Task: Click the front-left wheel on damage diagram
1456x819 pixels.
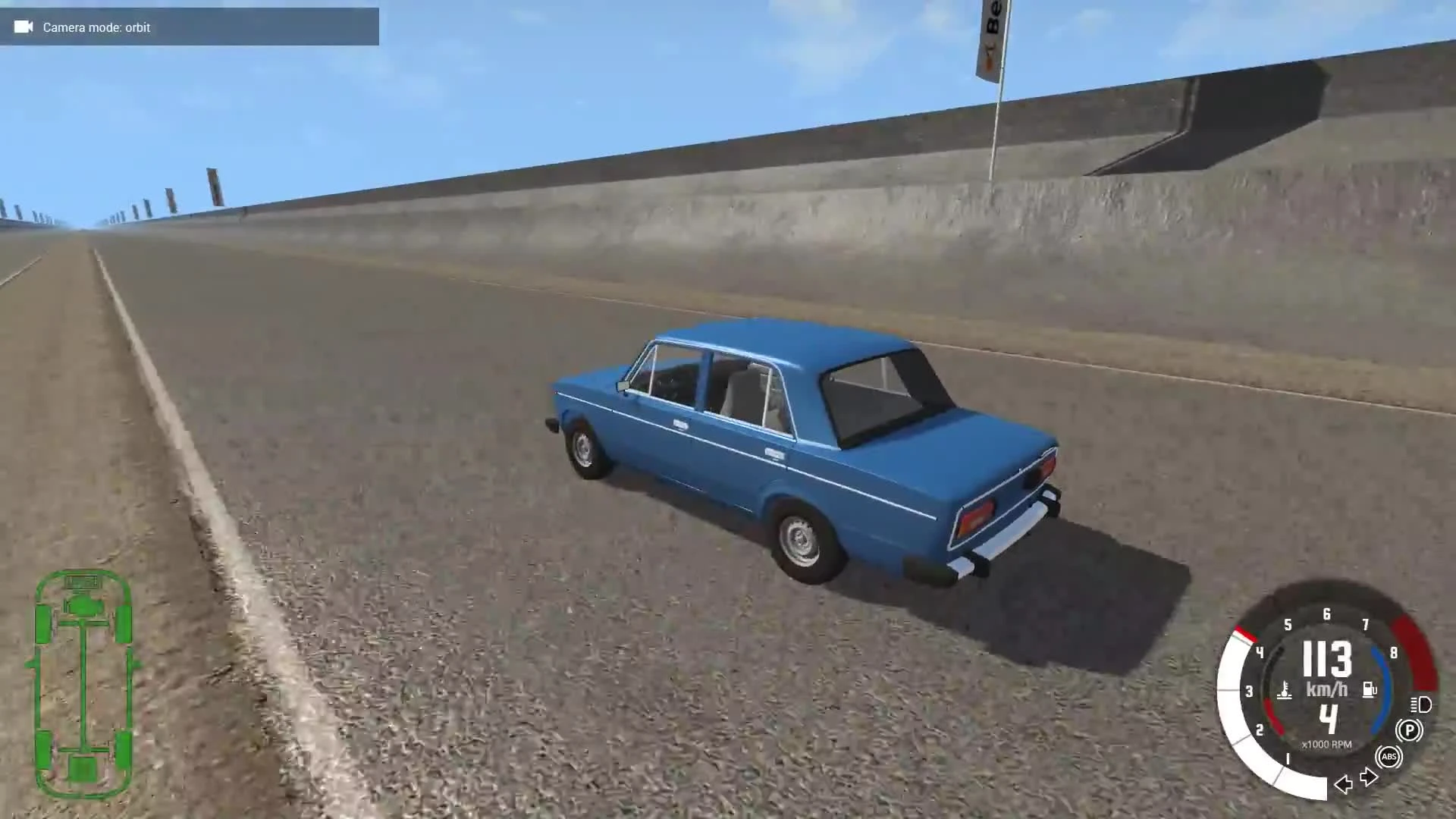Action: (44, 625)
